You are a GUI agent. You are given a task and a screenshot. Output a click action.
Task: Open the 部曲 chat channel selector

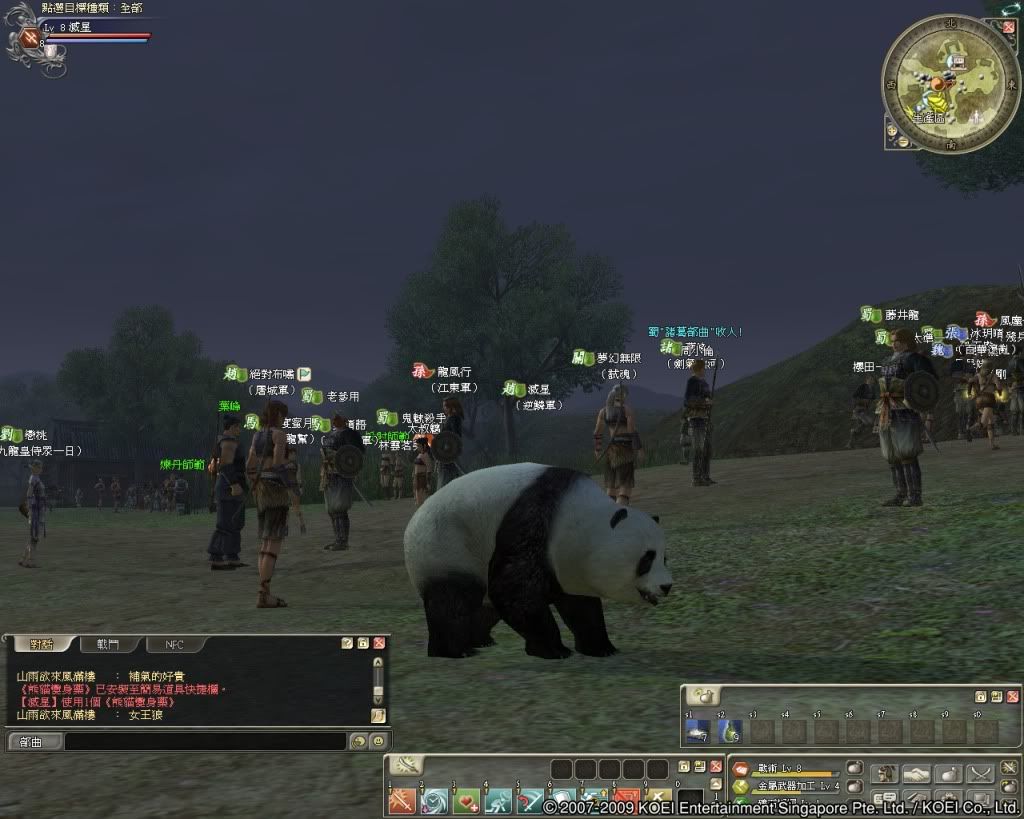click(x=35, y=741)
